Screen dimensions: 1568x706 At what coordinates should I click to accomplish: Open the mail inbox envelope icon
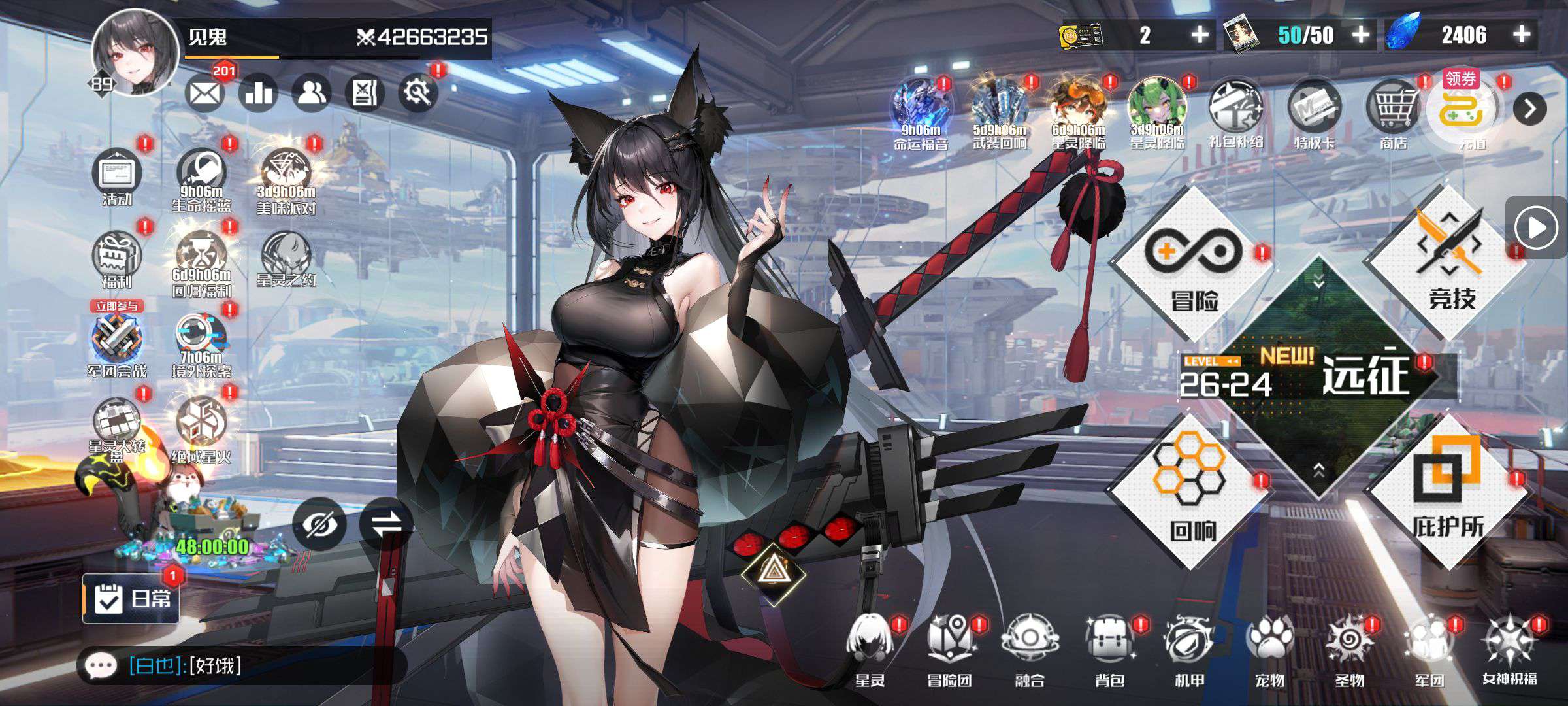tap(204, 93)
